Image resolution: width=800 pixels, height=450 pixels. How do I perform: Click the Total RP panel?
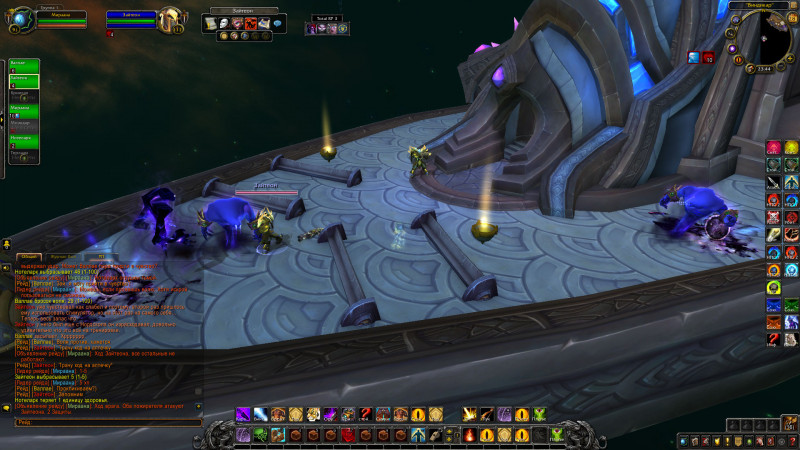328,26
